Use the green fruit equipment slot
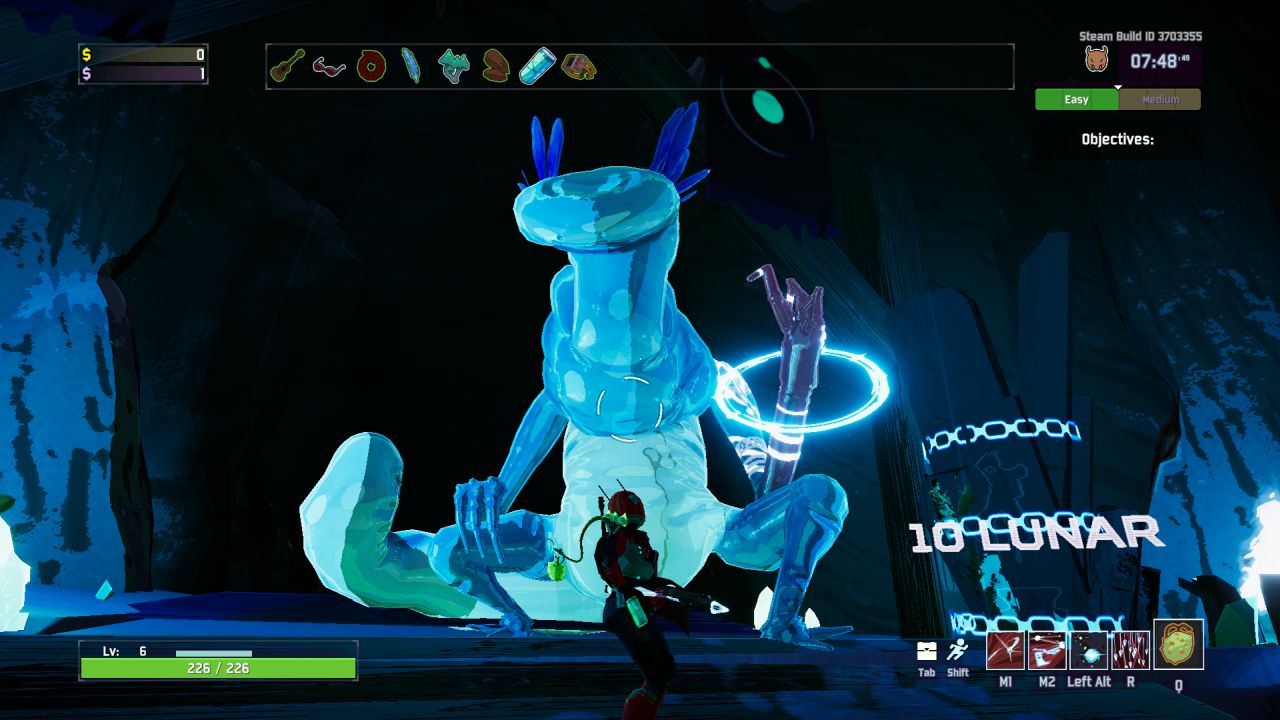 click(x=1178, y=645)
